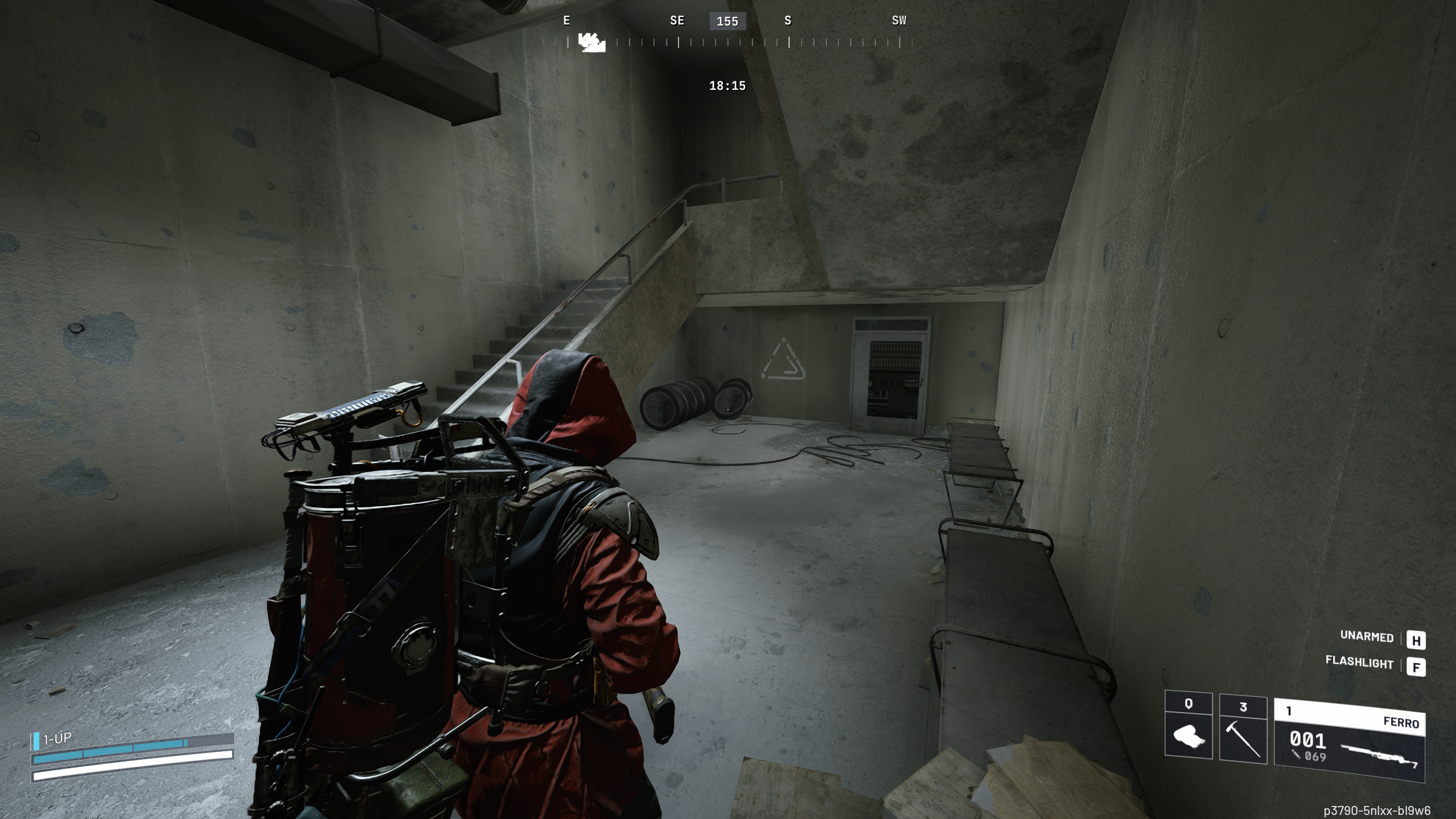Screen dimensions: 1456x819
Task: Click the landmark marker icon on the compass
Action: [591, 43]
